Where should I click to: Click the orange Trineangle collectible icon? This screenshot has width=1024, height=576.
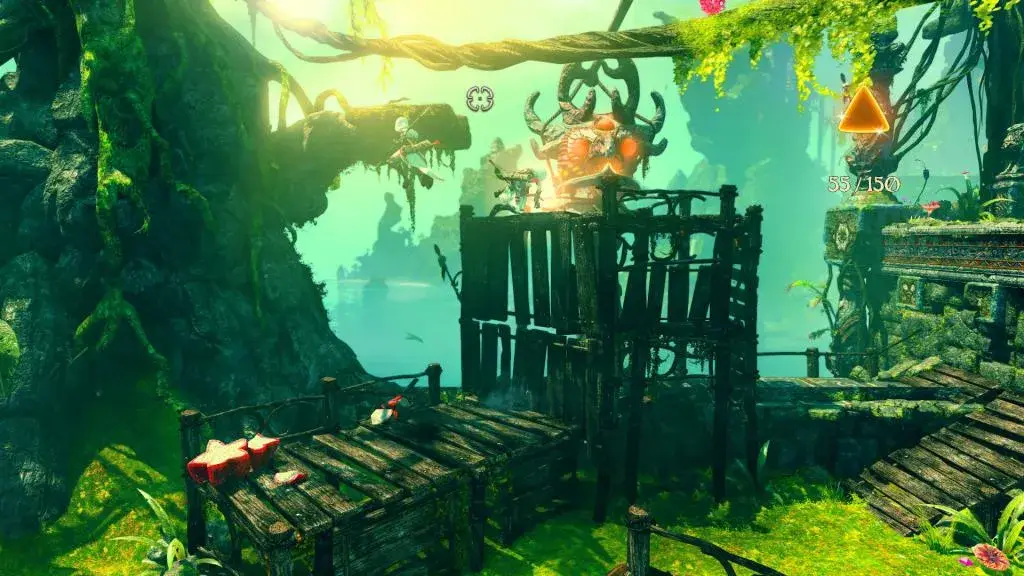(862, 112)
